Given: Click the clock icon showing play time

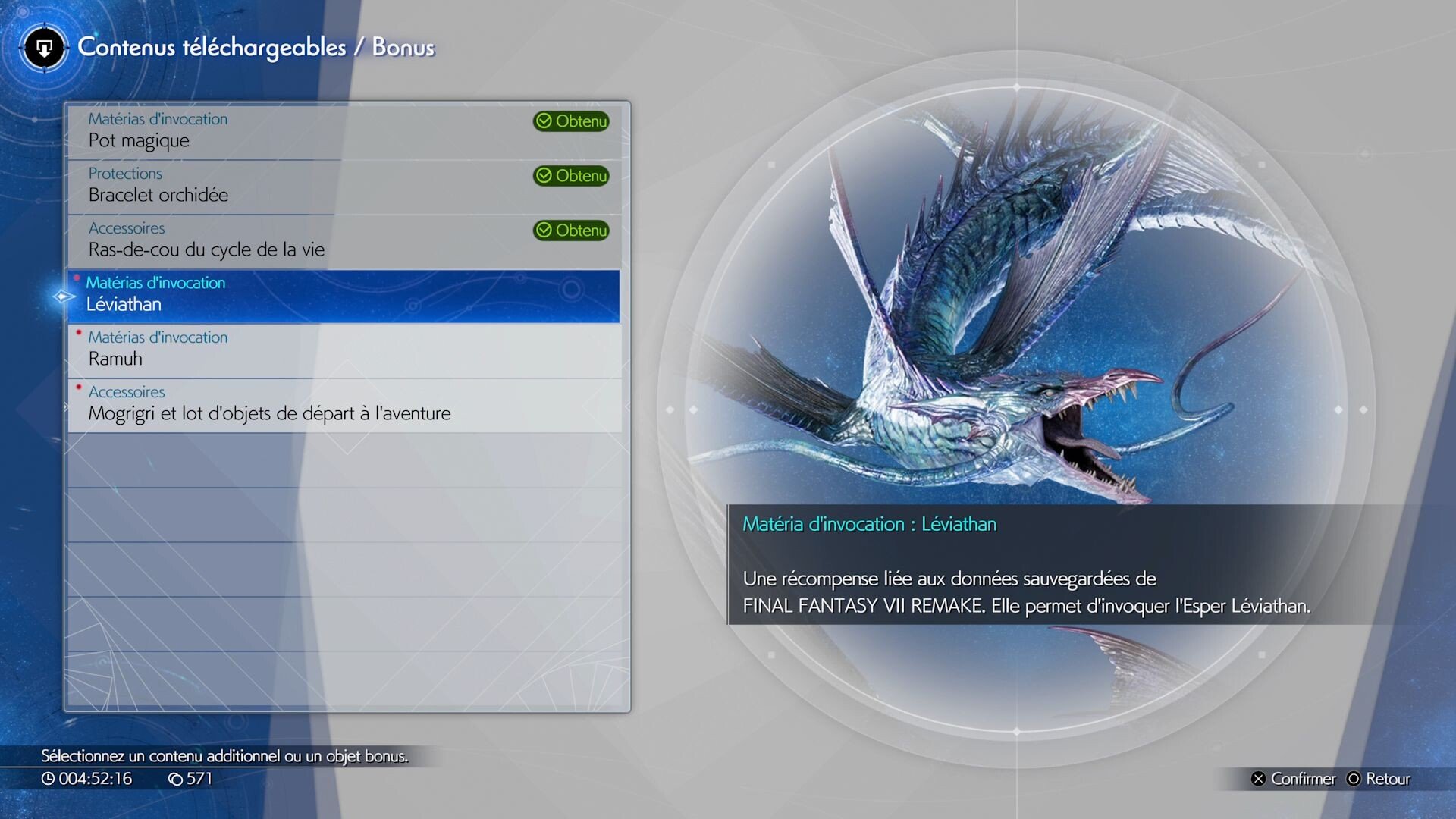Looking at the screenshot, I should click(48, 778).
